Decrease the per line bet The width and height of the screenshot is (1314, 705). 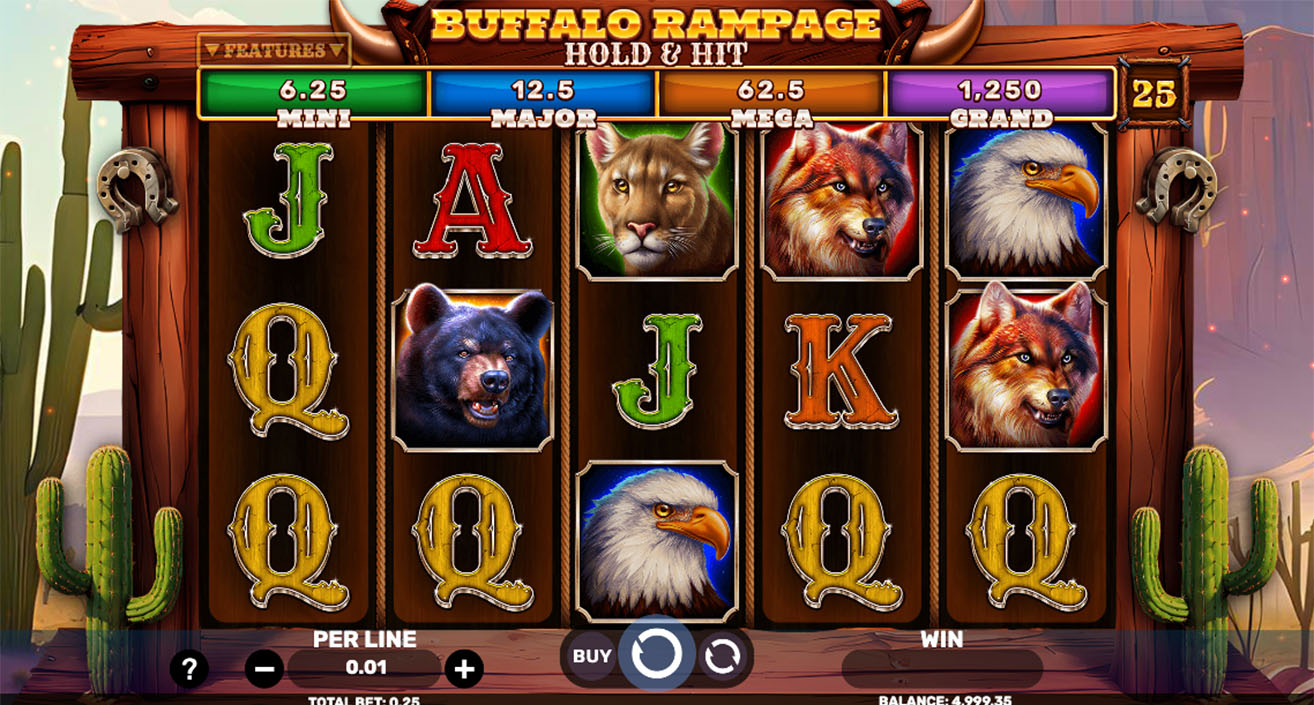(264, 669)
